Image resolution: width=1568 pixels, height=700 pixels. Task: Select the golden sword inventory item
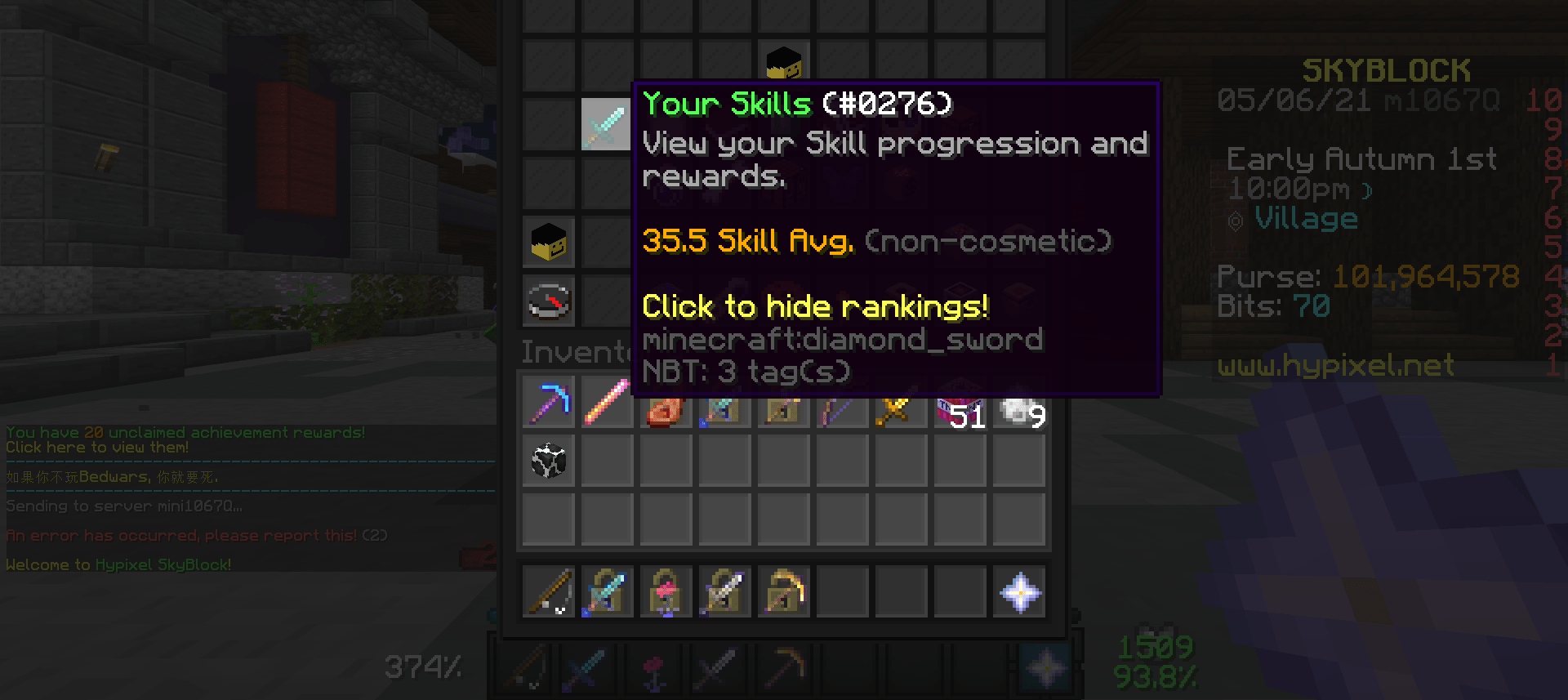tap(901, 401)
